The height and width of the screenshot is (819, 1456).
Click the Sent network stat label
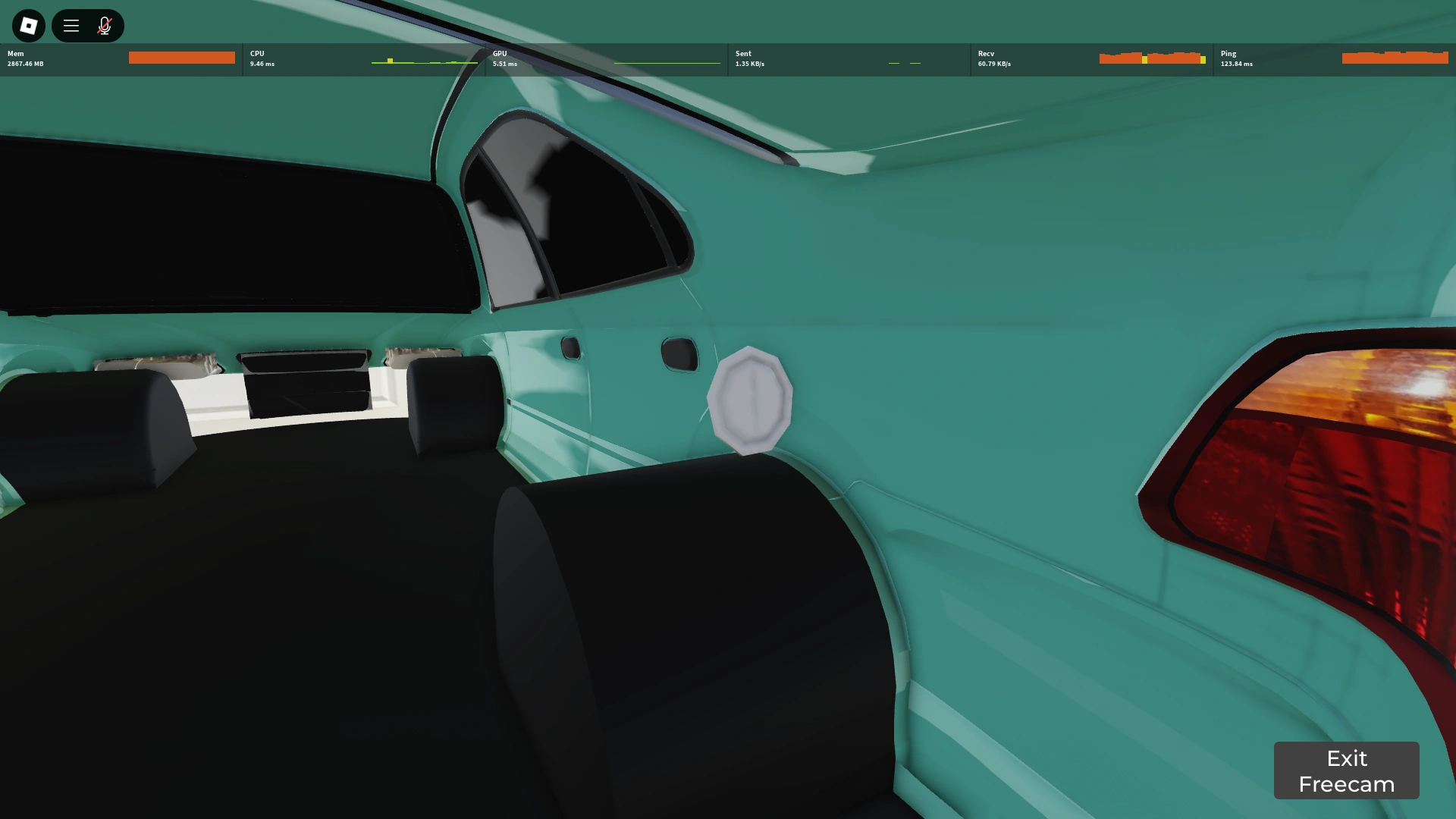(x=742, y=54)
